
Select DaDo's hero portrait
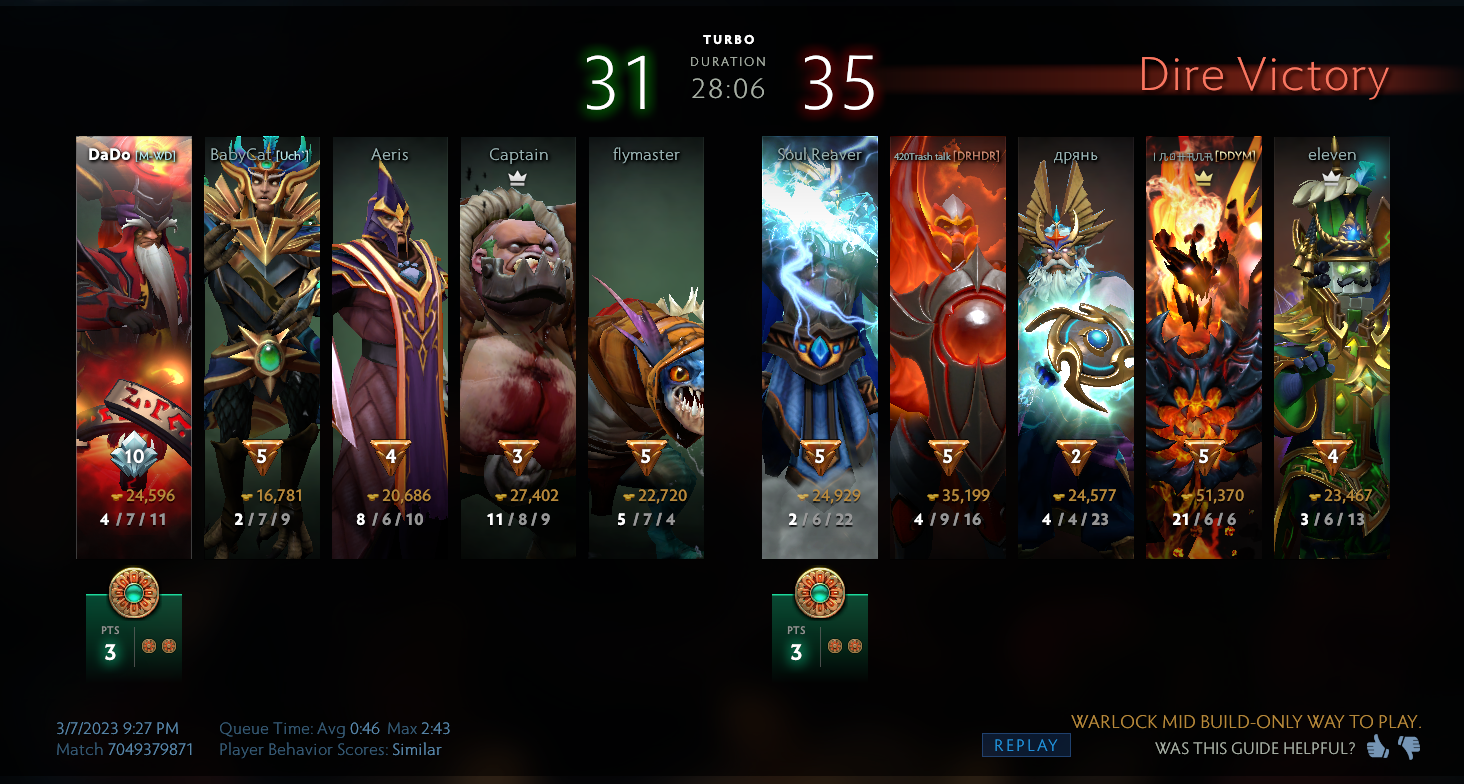(133, 300)
